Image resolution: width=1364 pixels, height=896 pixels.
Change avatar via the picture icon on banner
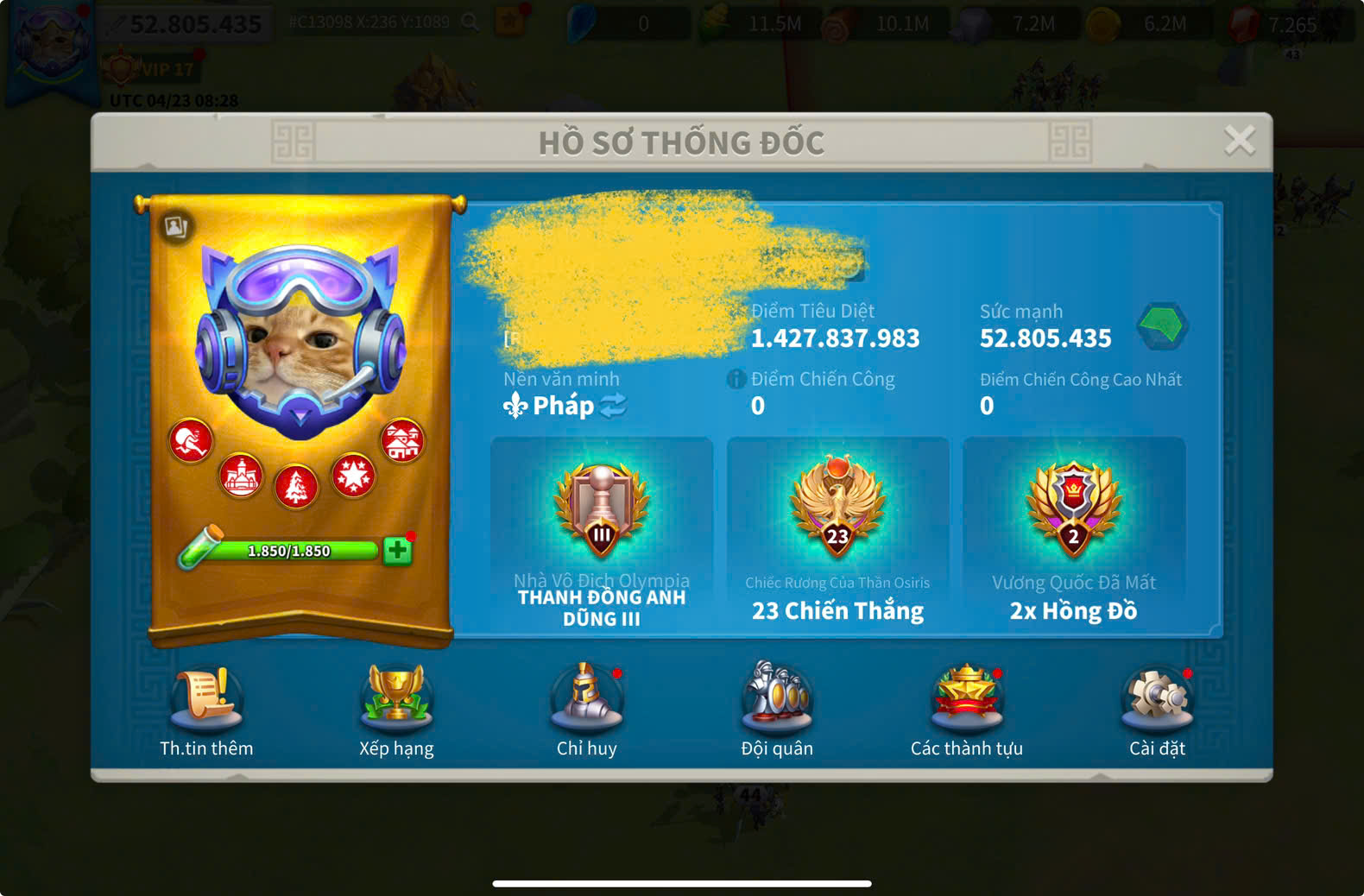click(176, 227)
